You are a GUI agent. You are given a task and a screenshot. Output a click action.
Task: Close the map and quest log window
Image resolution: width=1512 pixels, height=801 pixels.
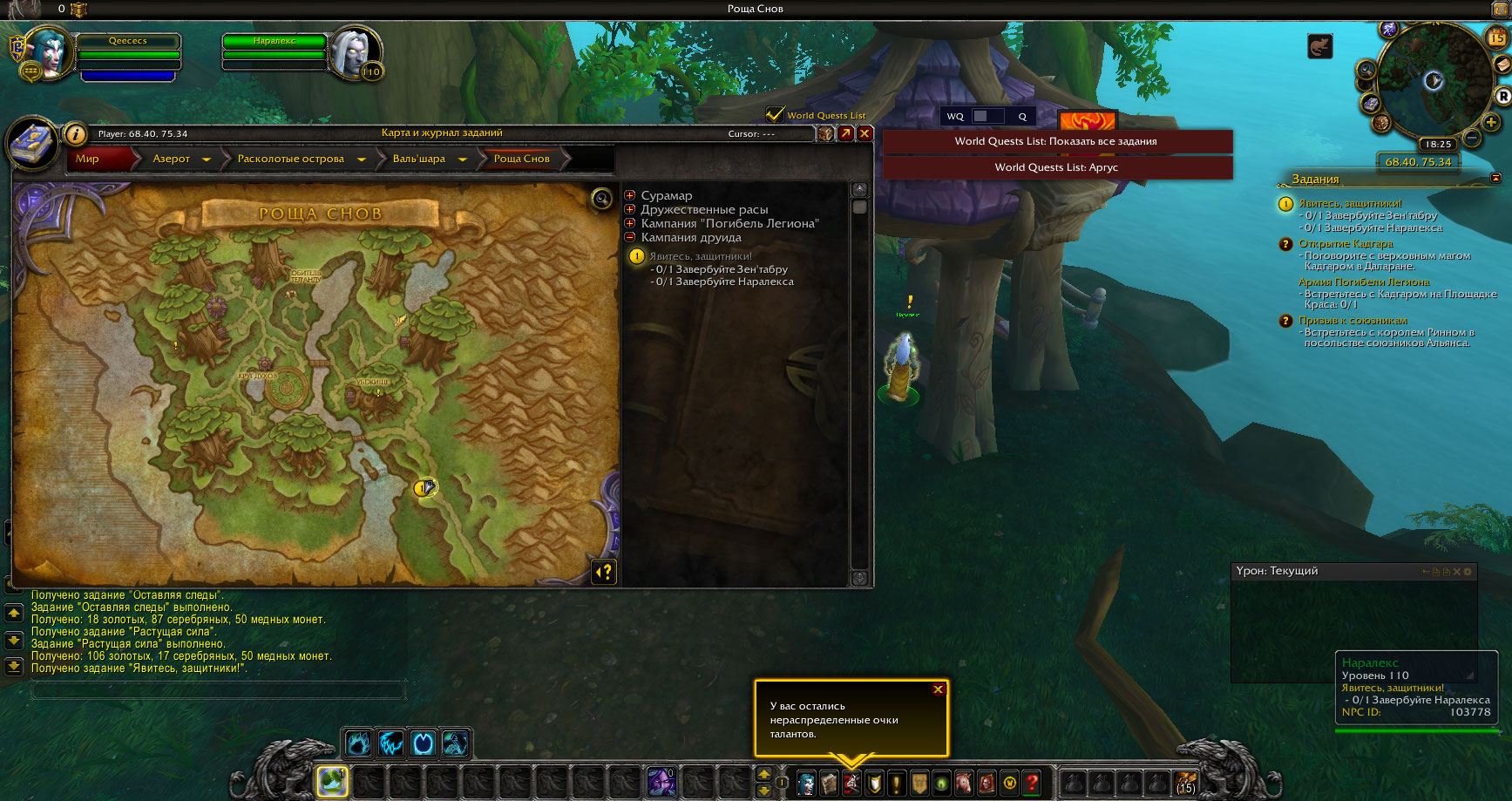click(x=864, y=133)
